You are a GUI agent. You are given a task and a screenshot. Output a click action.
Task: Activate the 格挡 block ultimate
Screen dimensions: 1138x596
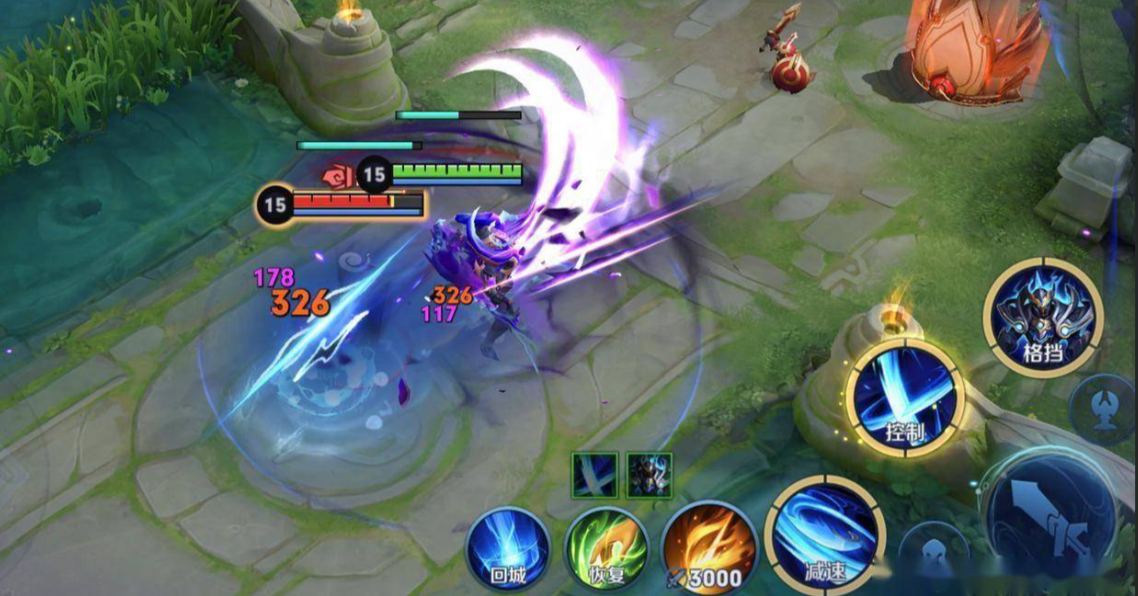(1043, 317)
